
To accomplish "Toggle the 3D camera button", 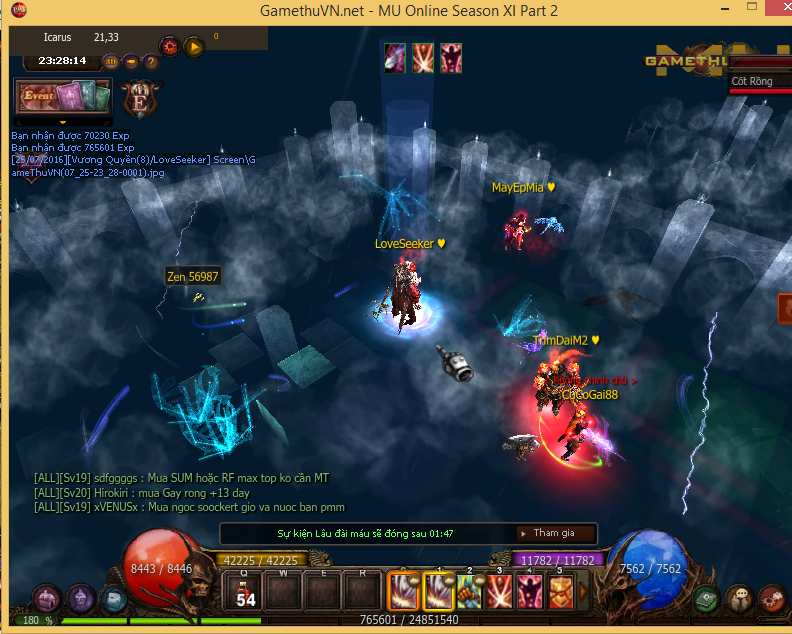I will 112,61.
